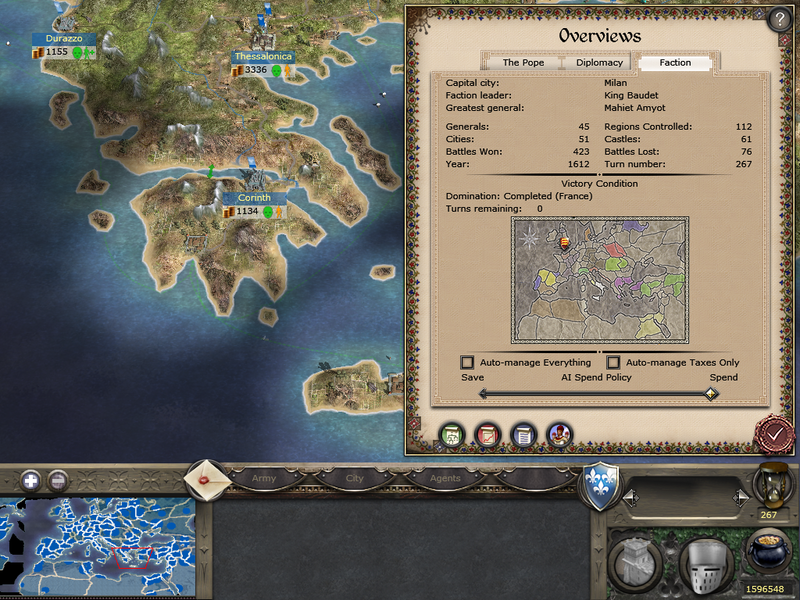
Task: Adjust the AI Spend Policy slider
Action: [x=711, y=394]
